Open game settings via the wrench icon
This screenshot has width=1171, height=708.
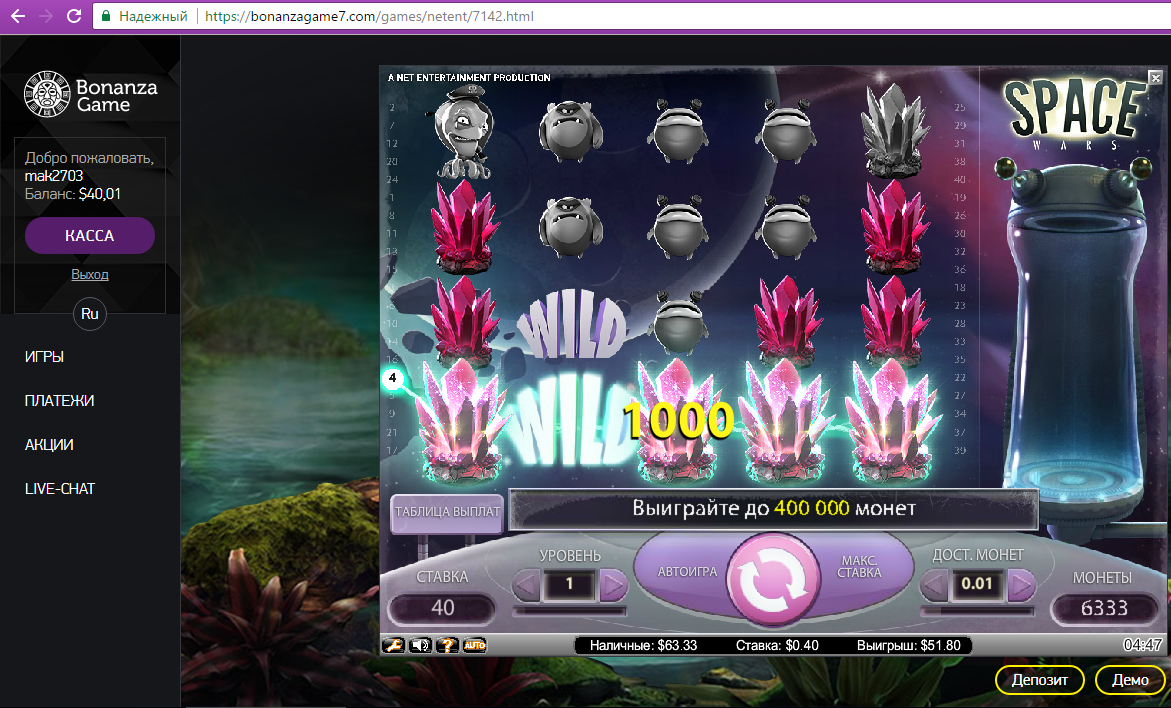coord(392,646)
